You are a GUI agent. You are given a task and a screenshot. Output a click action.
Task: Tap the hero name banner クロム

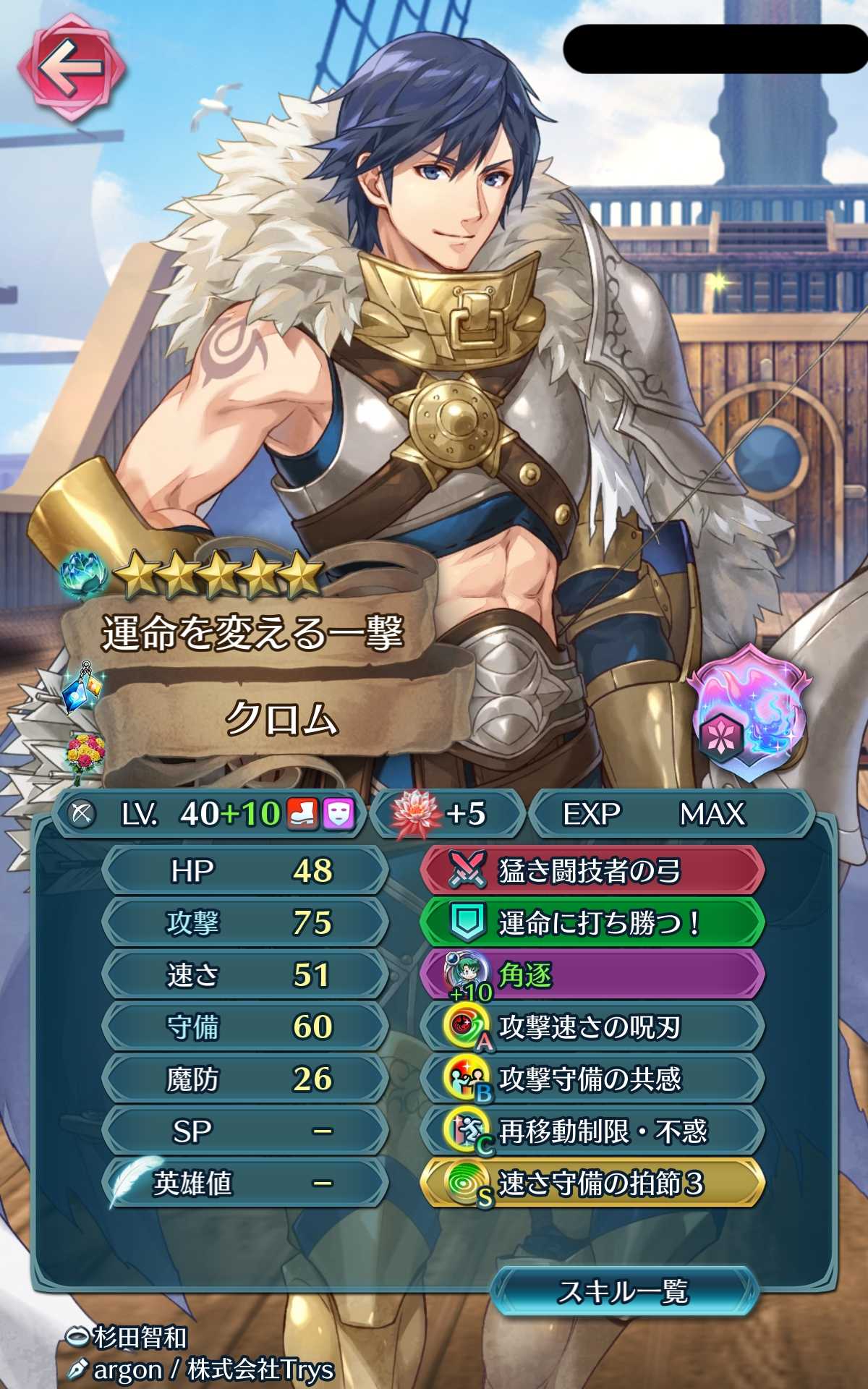282,719
